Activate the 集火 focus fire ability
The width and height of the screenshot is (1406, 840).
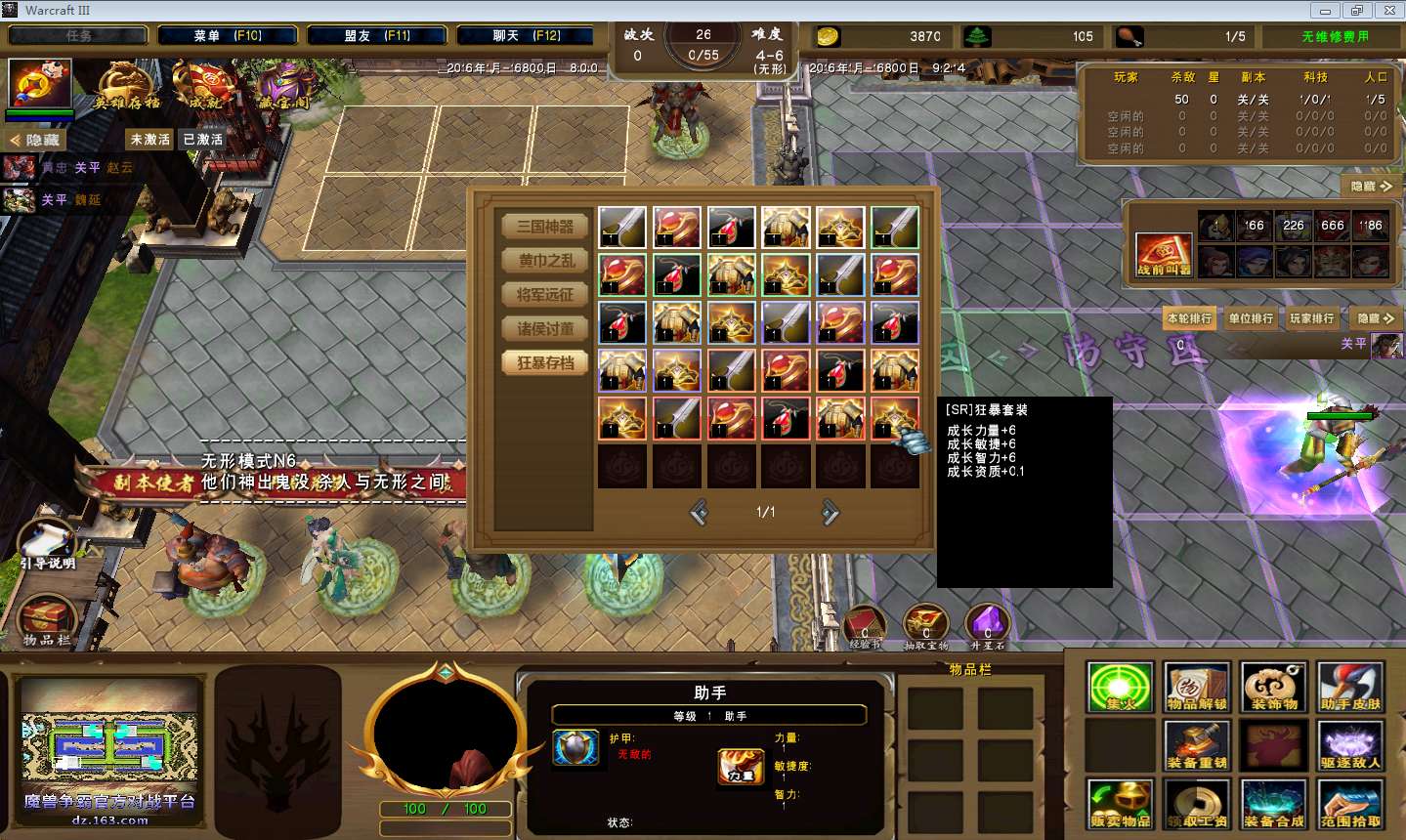click(x=1120, y=687)
